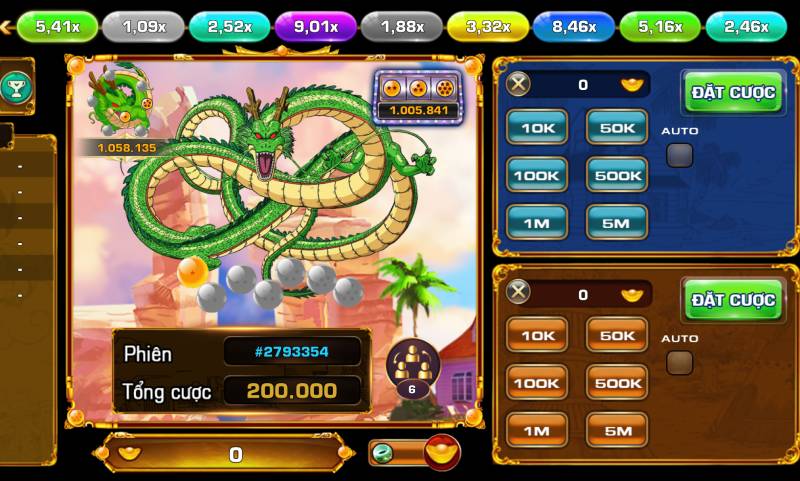Select the 500K chip in the blue panel
This screenshot has height=481, width=800.
617,175
